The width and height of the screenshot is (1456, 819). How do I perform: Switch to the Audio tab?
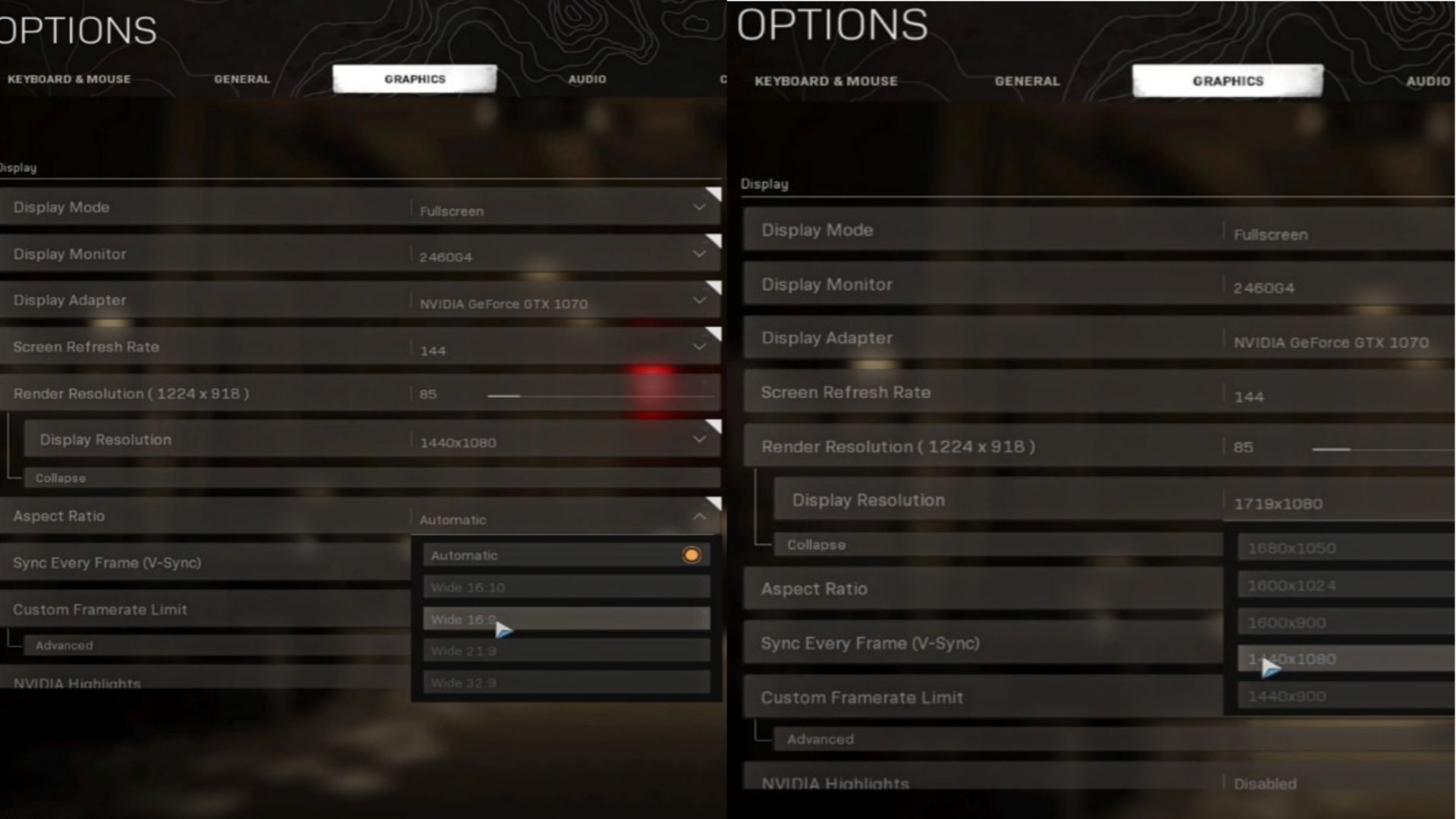588,79
